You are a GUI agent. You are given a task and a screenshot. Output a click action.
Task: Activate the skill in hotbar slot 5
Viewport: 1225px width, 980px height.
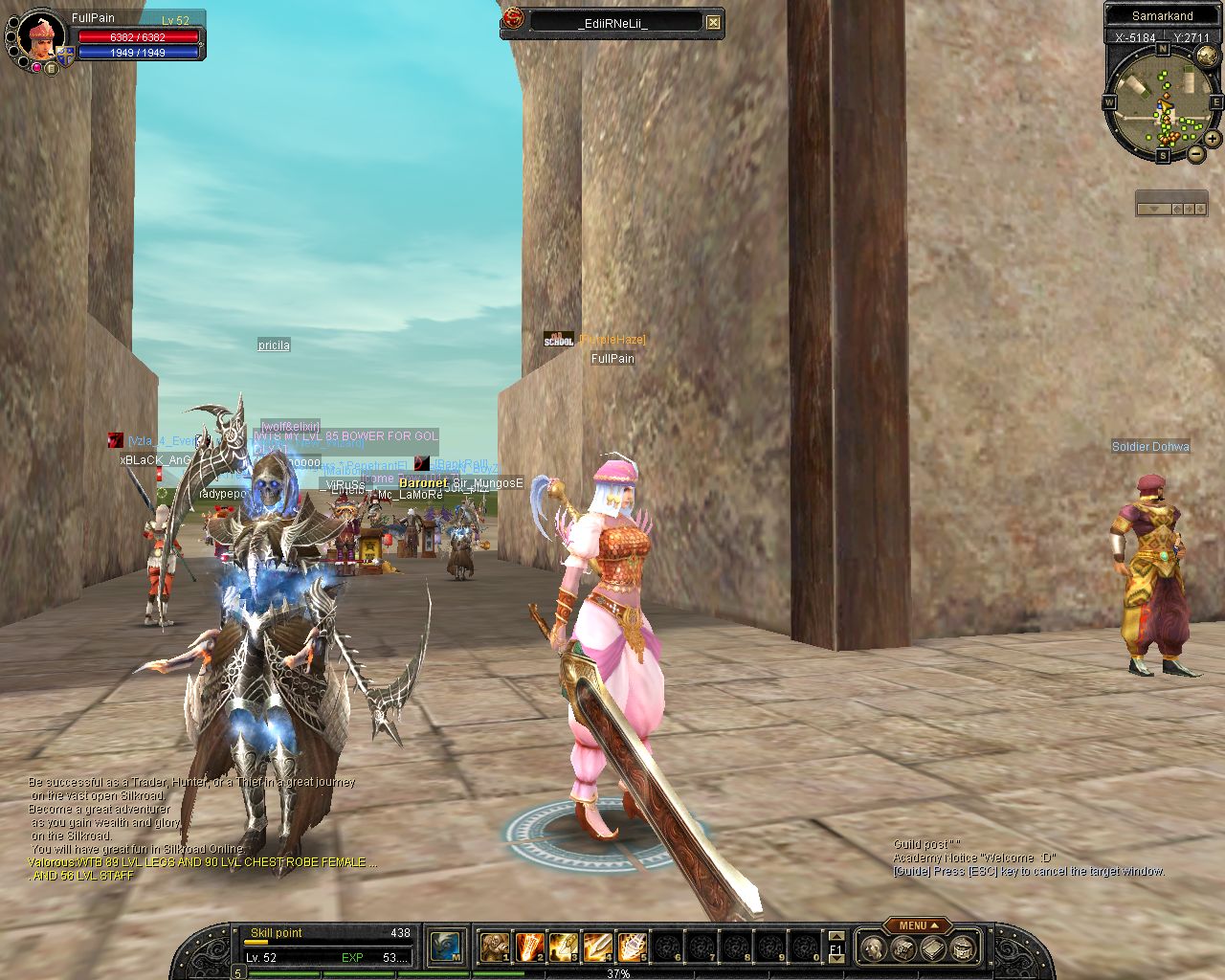click(x=632, y=947)
